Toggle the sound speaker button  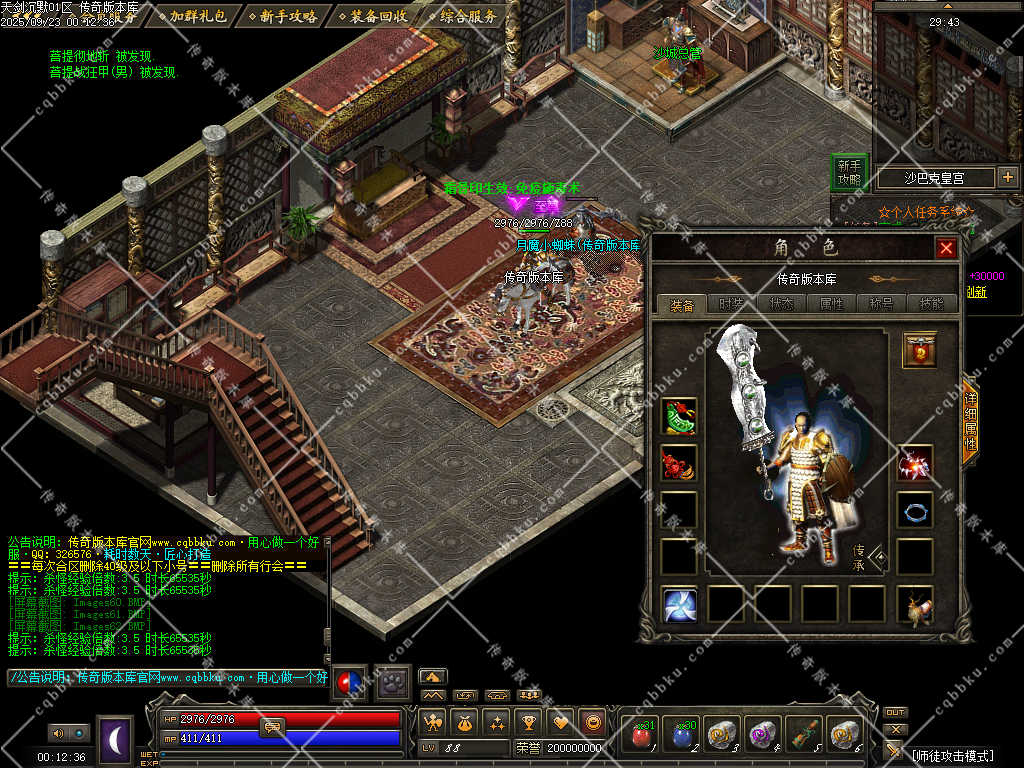click(56, 734)
